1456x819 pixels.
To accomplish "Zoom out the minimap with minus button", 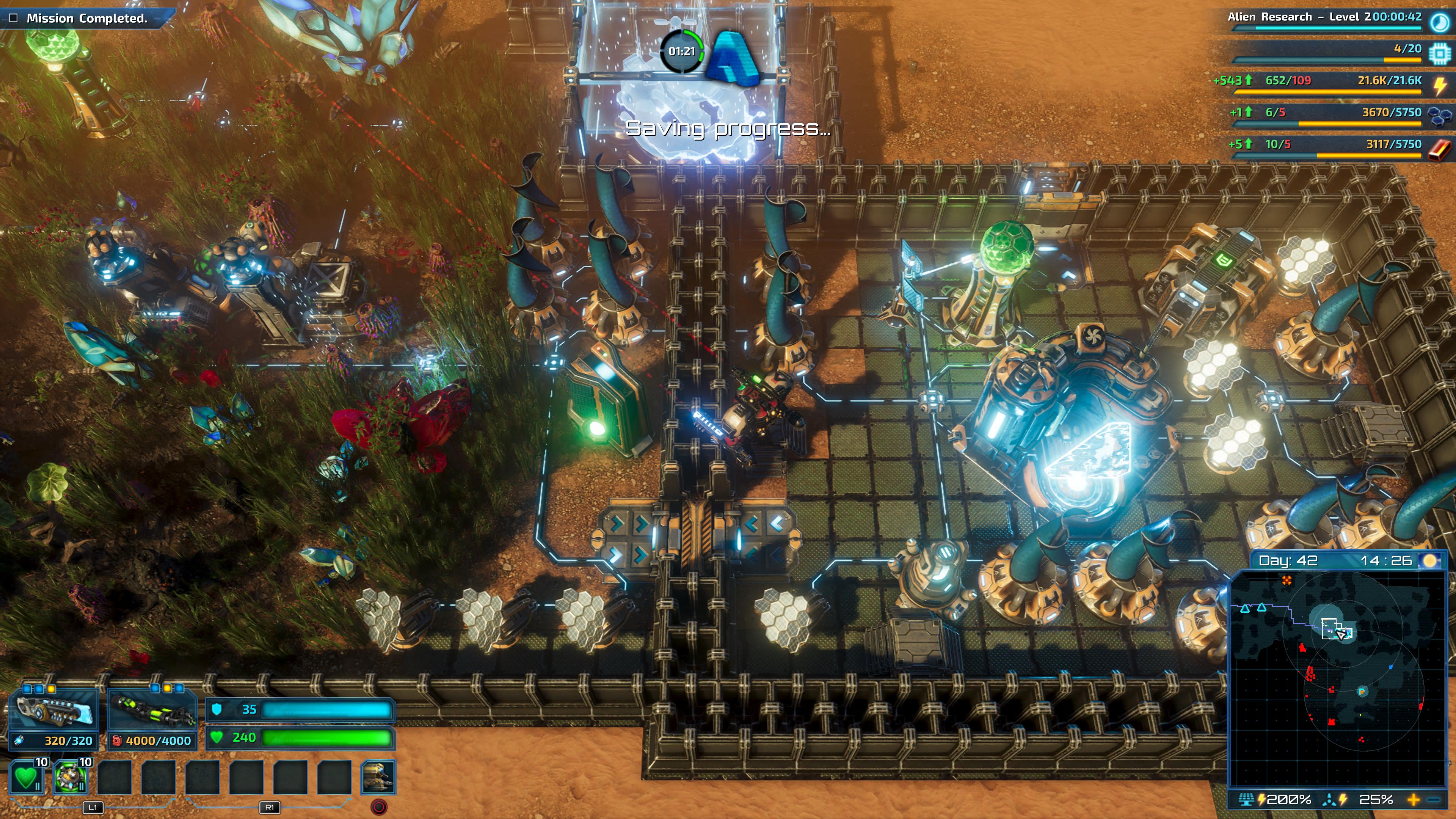I will point(1434,800).
